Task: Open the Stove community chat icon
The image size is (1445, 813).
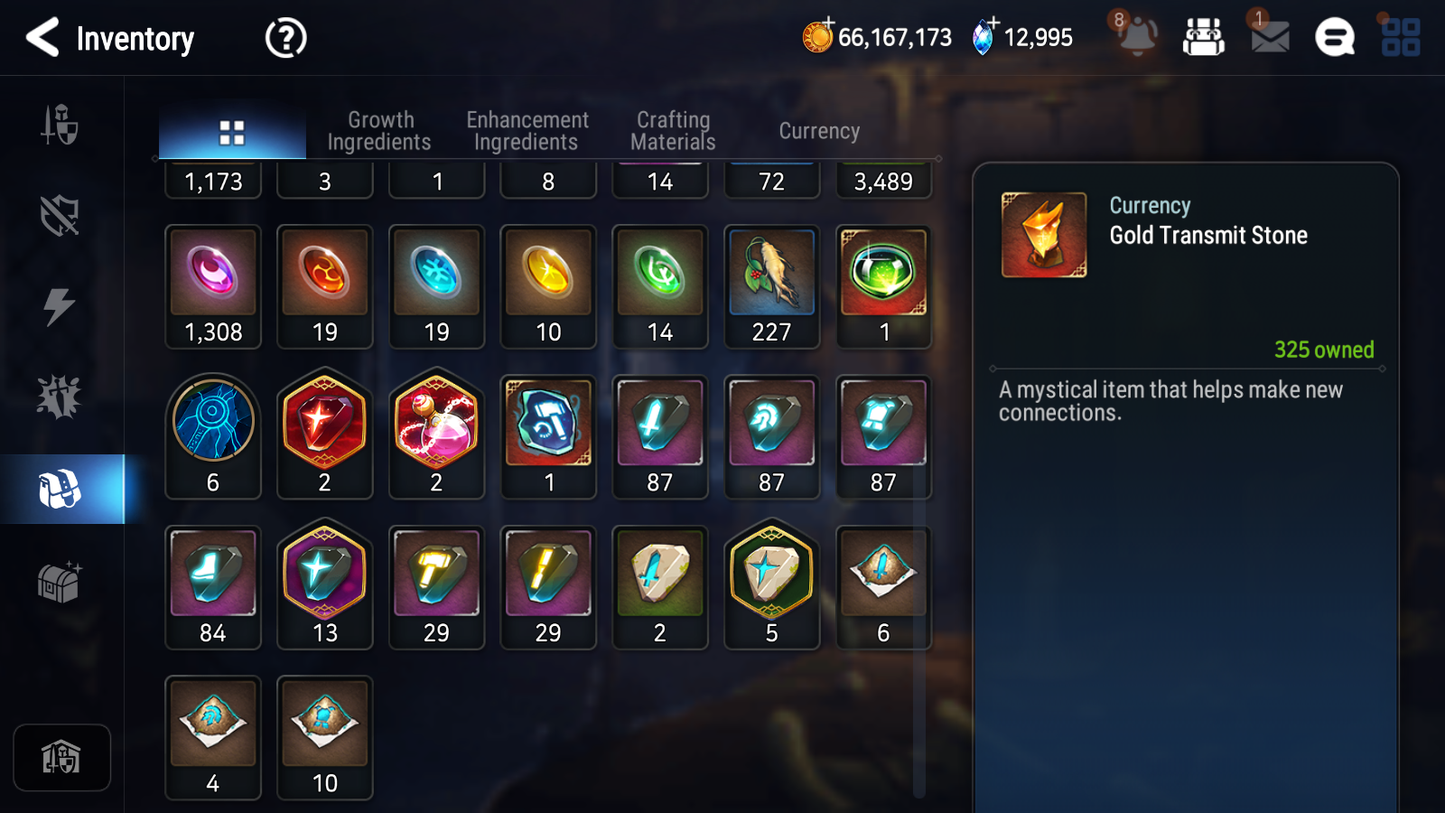Action: point(1334,37)
